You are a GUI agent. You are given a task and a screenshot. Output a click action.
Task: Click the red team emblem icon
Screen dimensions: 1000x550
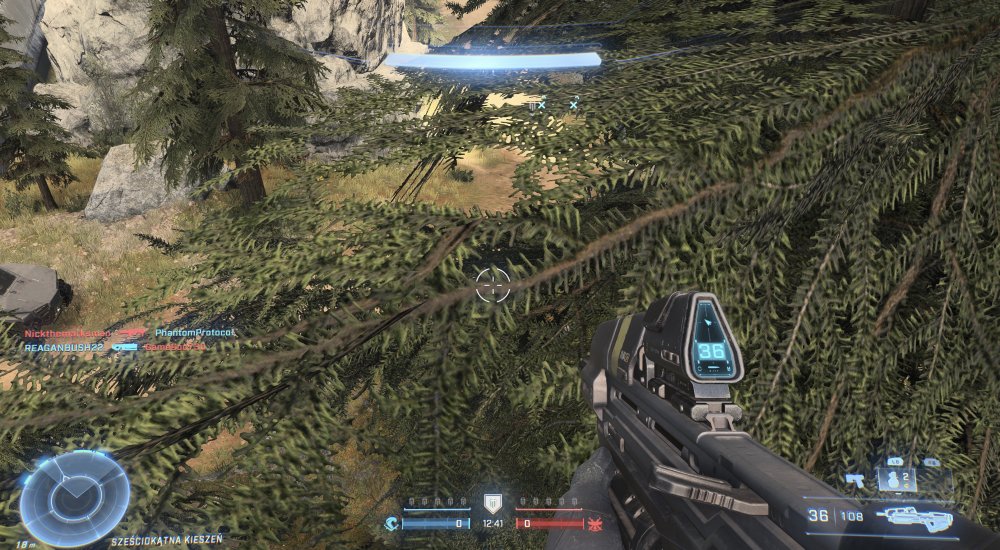(594, 522)
